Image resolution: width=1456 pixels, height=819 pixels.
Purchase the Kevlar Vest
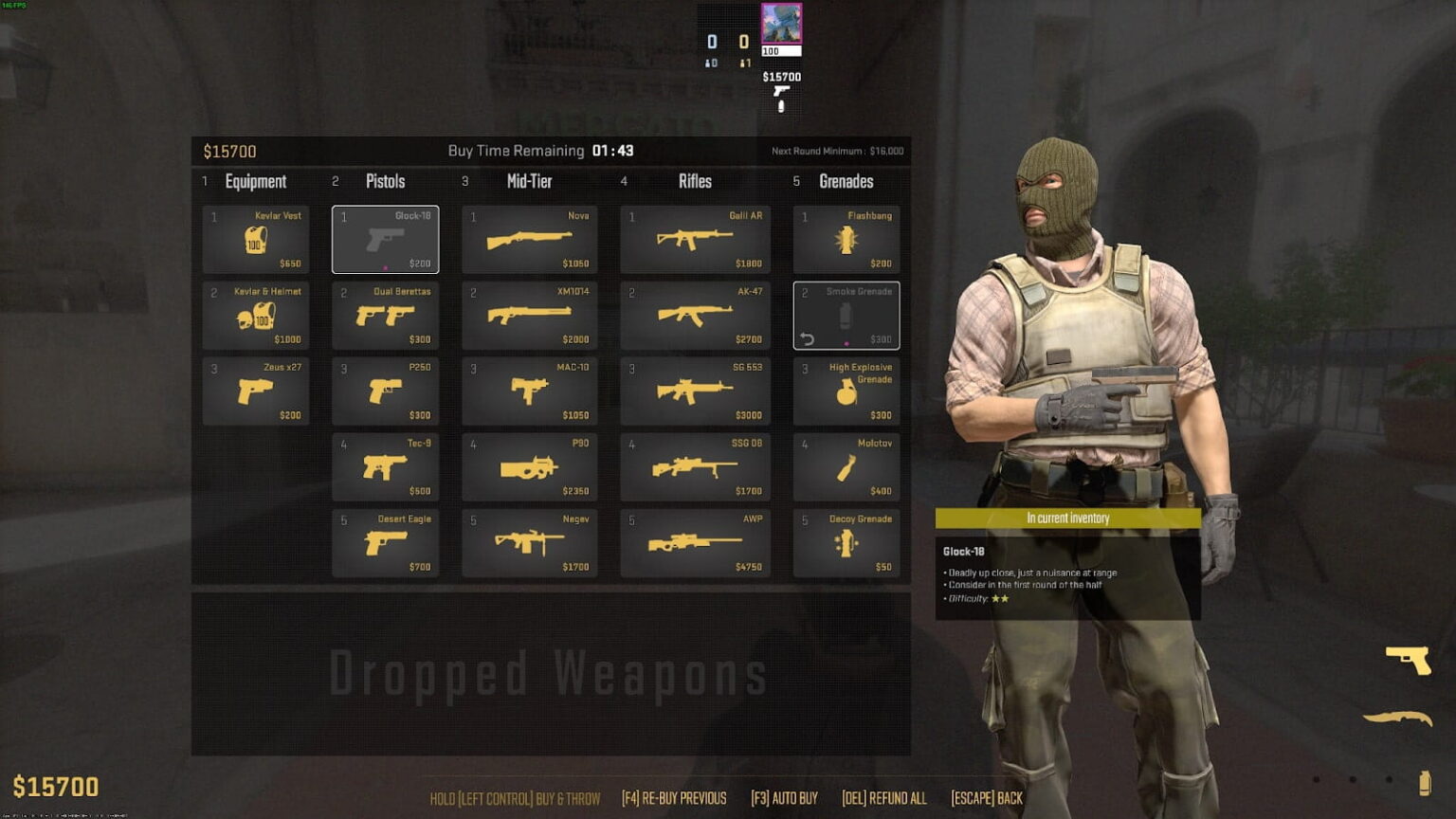coord(256,239)
